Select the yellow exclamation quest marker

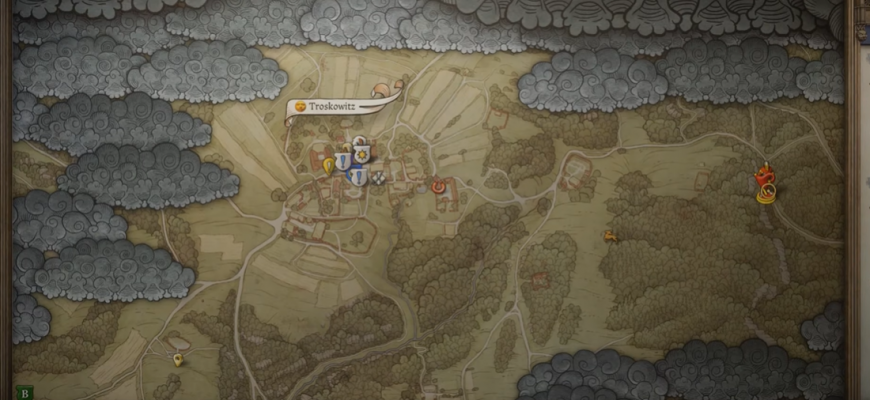[328, 166]
